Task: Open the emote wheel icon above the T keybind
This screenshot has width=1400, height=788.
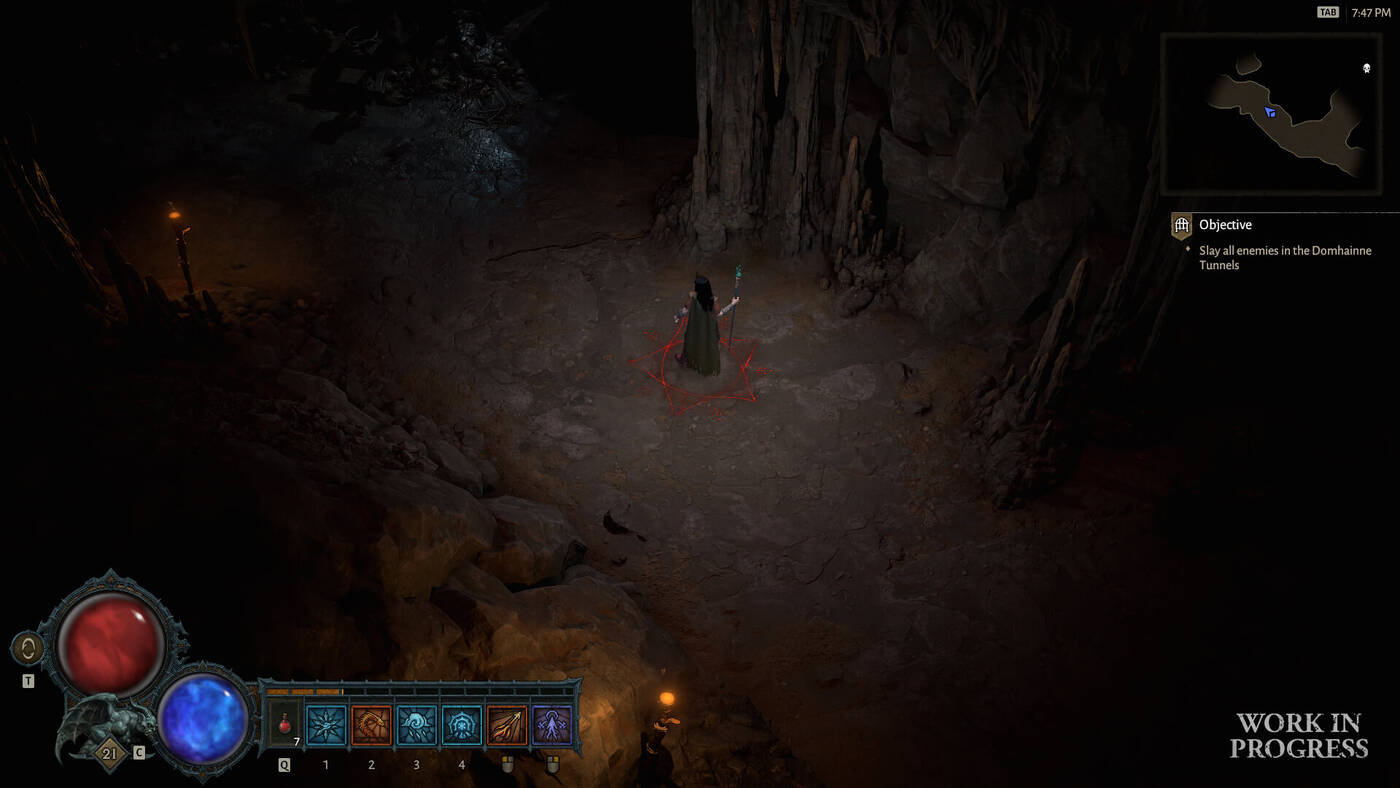Action: point(27,647)
